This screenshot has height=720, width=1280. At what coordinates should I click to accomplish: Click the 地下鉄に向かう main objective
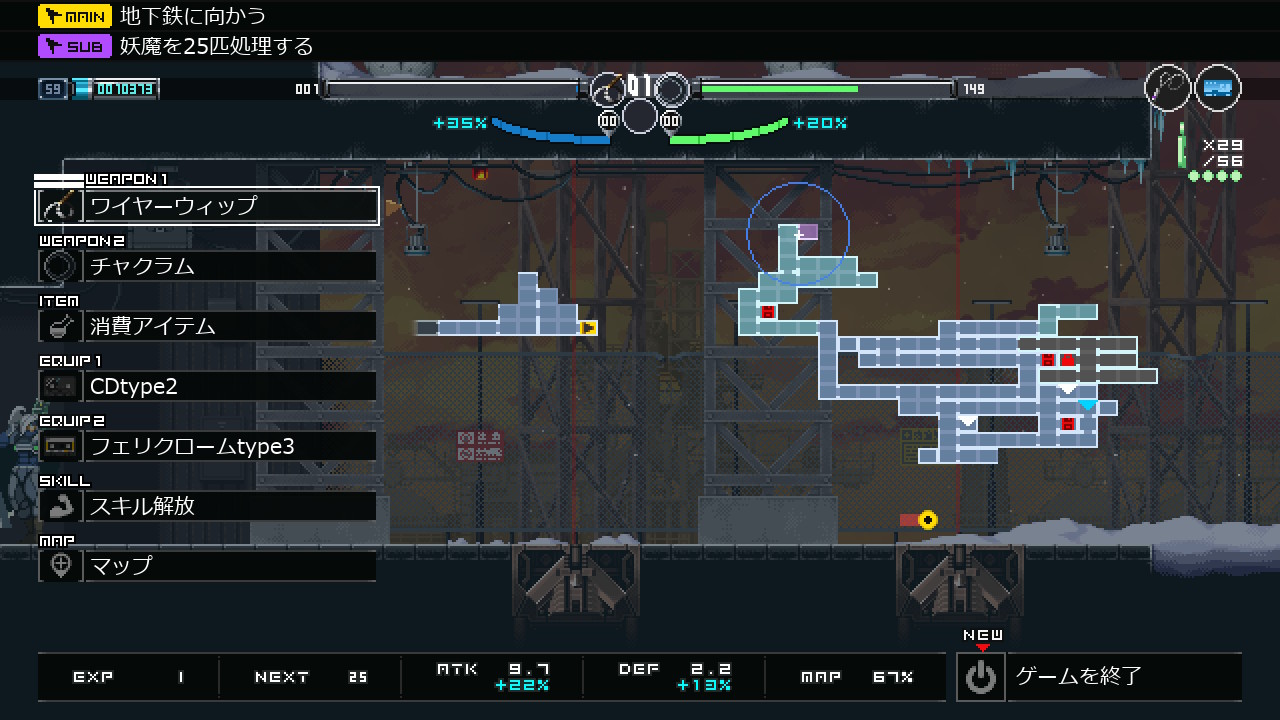(x=192, y=16)
